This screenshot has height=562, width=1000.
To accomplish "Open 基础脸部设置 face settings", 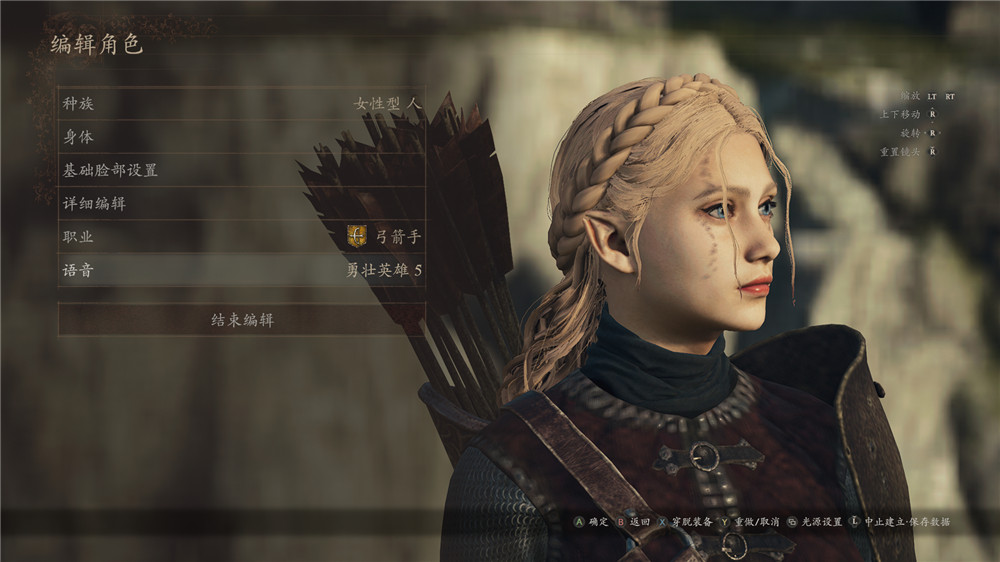I will click(x=240, y=170).
